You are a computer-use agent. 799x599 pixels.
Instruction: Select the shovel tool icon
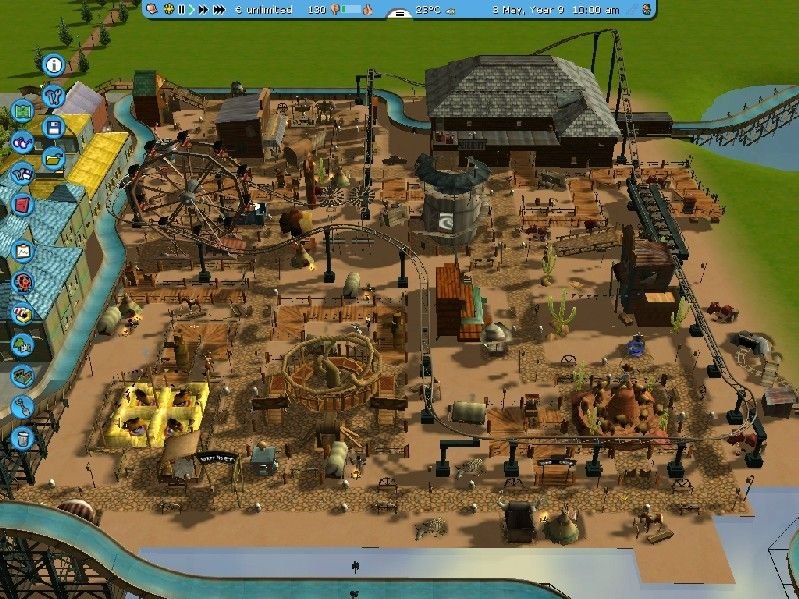(21, 407)
